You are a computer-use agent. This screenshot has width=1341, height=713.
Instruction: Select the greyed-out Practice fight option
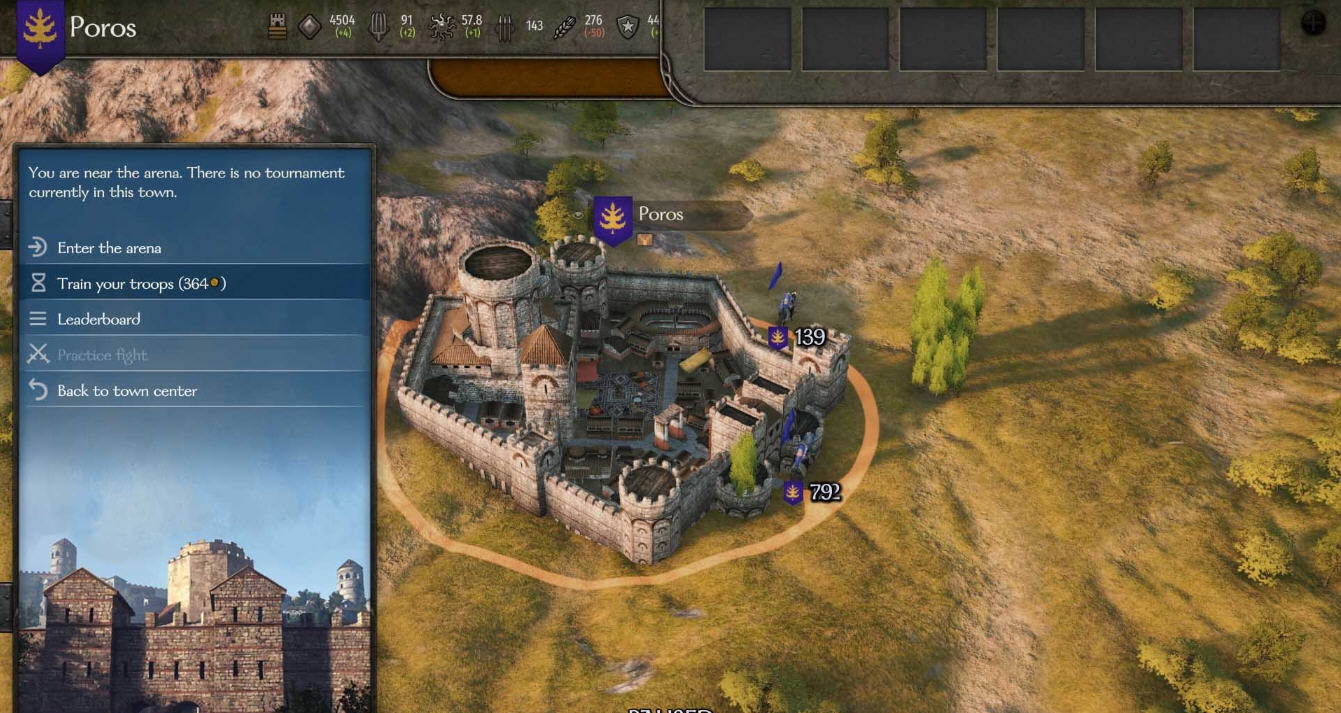tap(101, 355)
